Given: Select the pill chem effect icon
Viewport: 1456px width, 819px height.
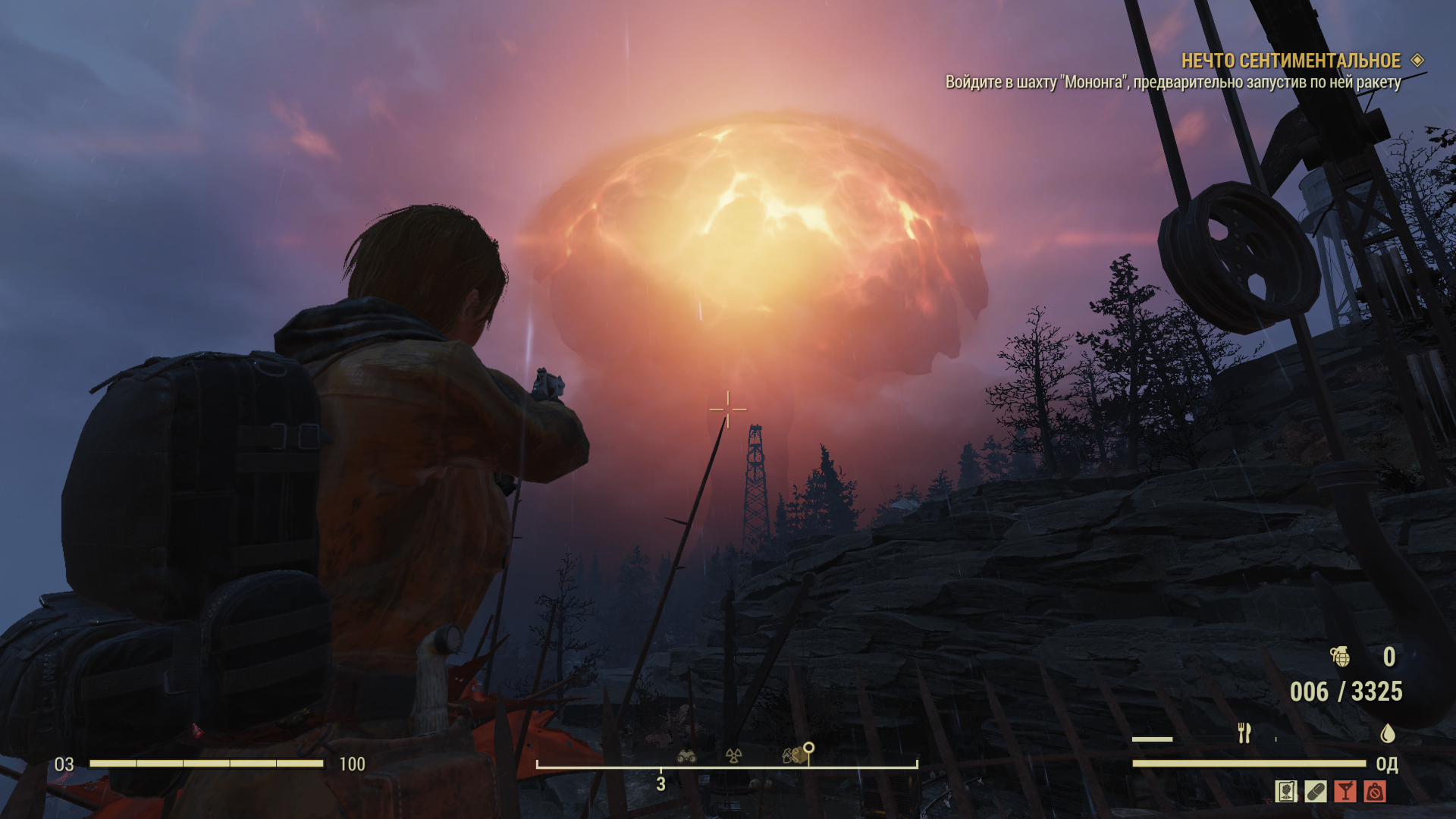Looking at the screenshot, I should [x=1316, y=792].
